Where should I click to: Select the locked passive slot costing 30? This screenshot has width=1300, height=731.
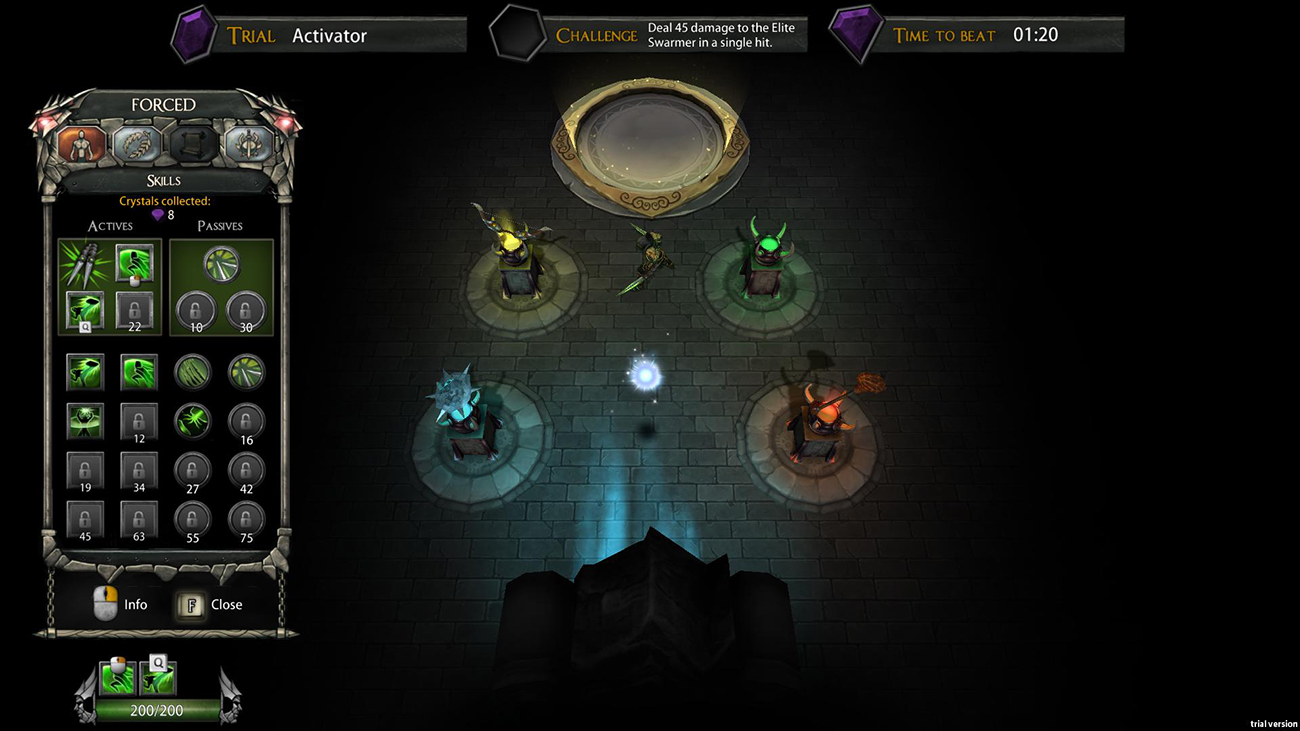pos(245,309)
